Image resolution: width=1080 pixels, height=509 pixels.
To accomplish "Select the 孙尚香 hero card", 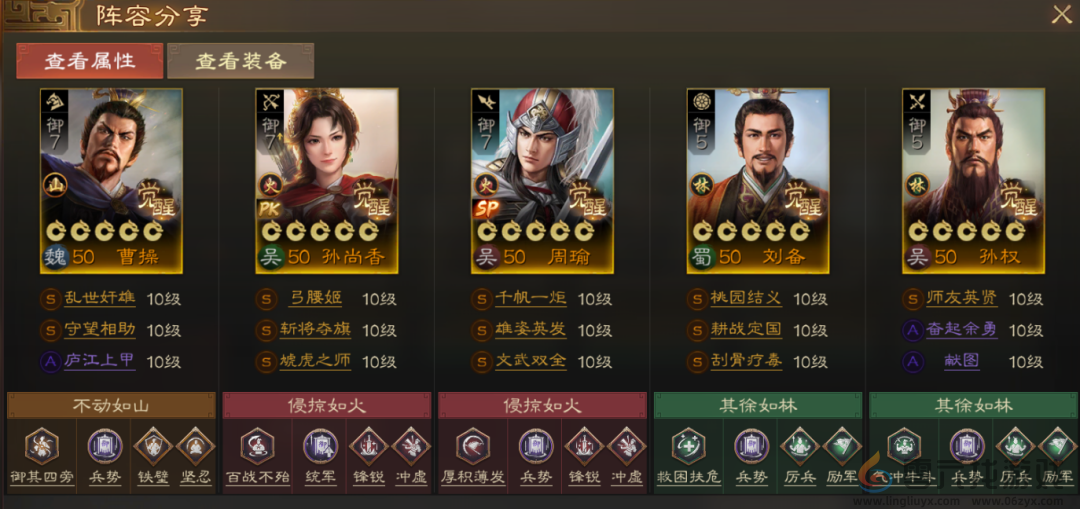I will tap(327, 180).
